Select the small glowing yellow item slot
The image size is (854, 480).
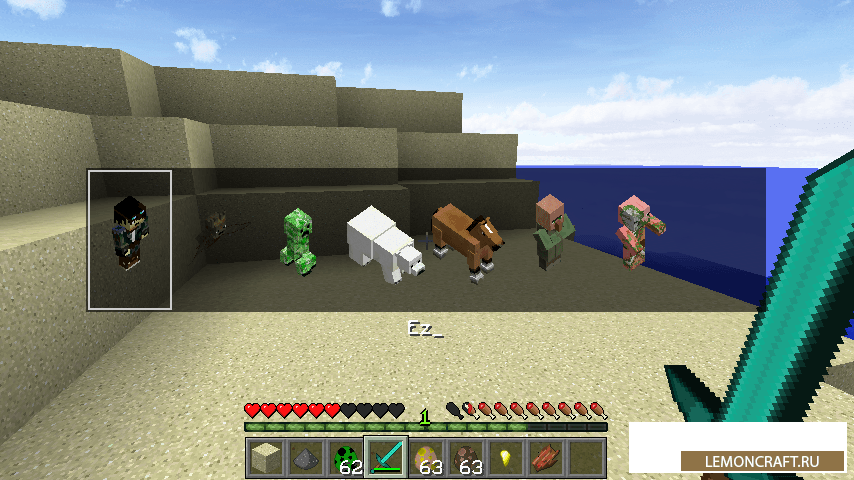click(x=505, y=458)
